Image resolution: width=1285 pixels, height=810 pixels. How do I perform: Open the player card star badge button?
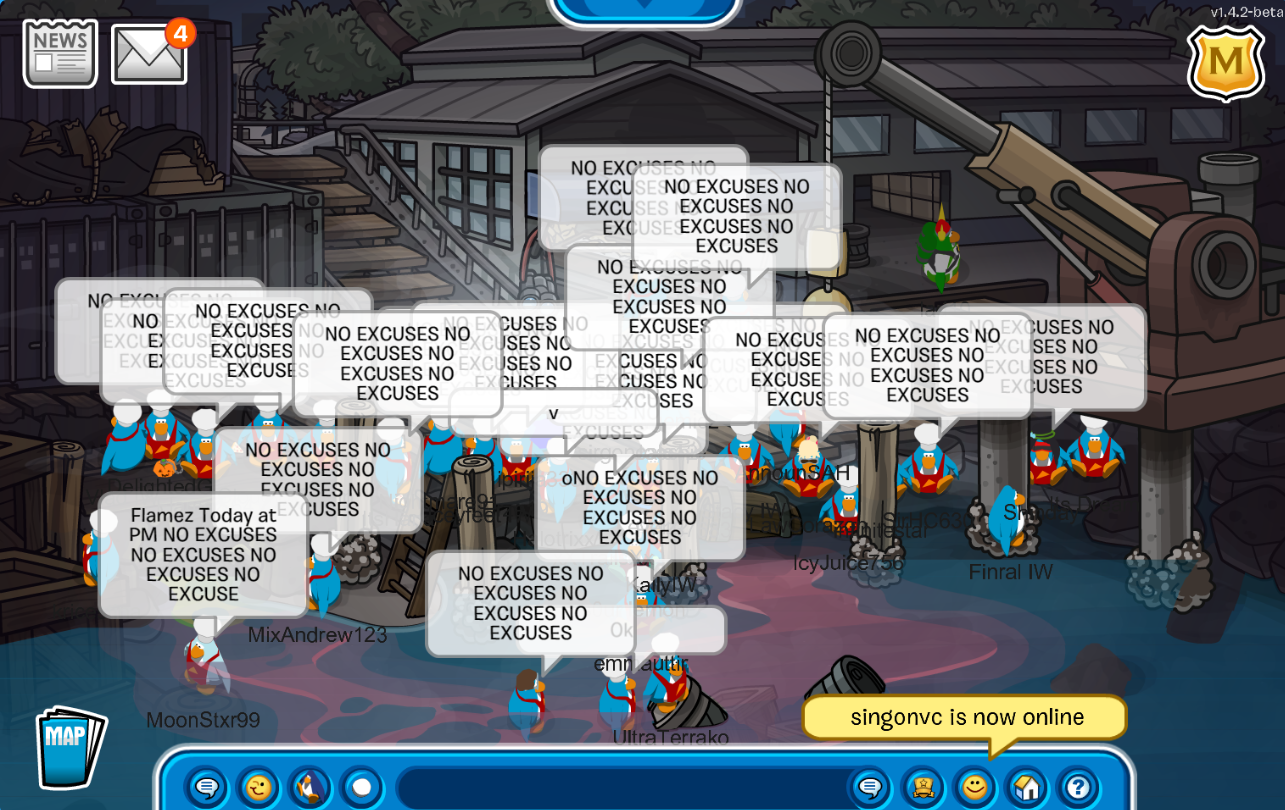coord(923,788)
